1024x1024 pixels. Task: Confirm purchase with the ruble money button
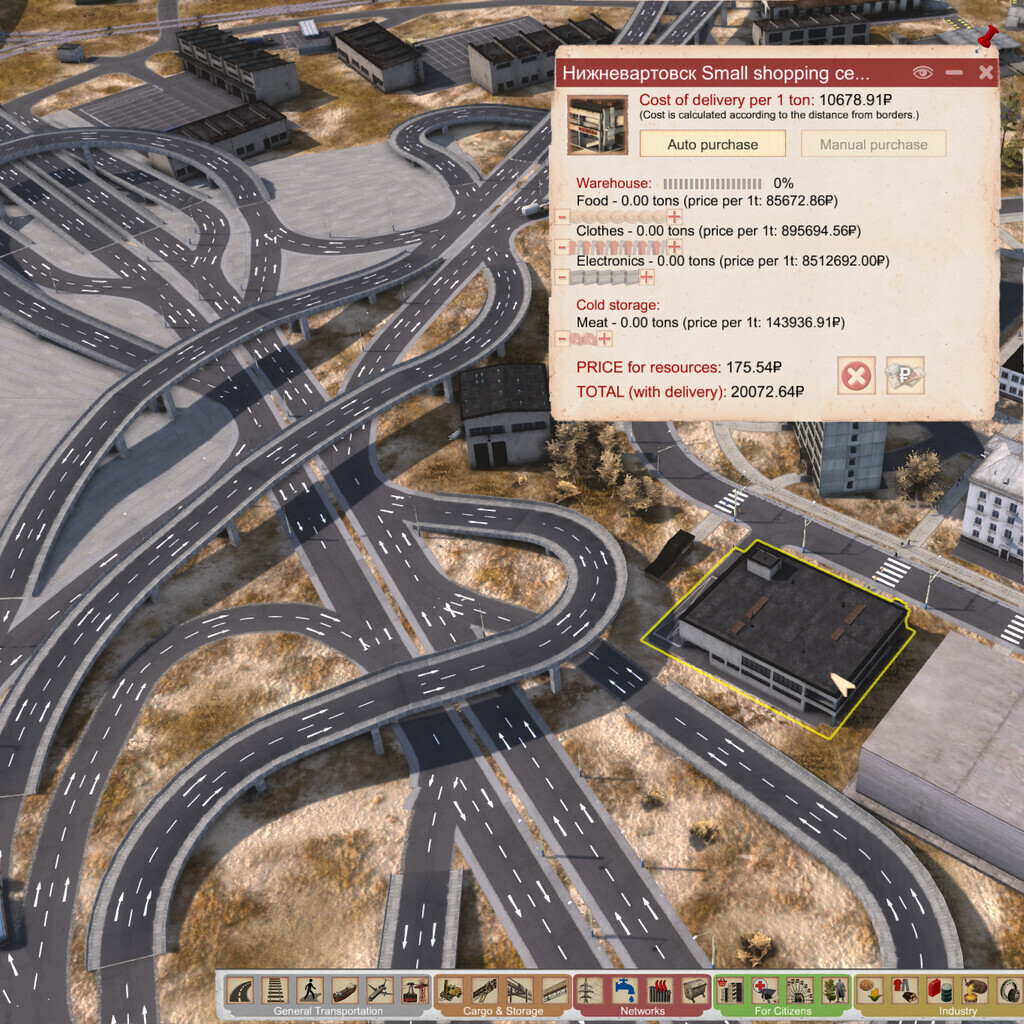pos(905,376)
